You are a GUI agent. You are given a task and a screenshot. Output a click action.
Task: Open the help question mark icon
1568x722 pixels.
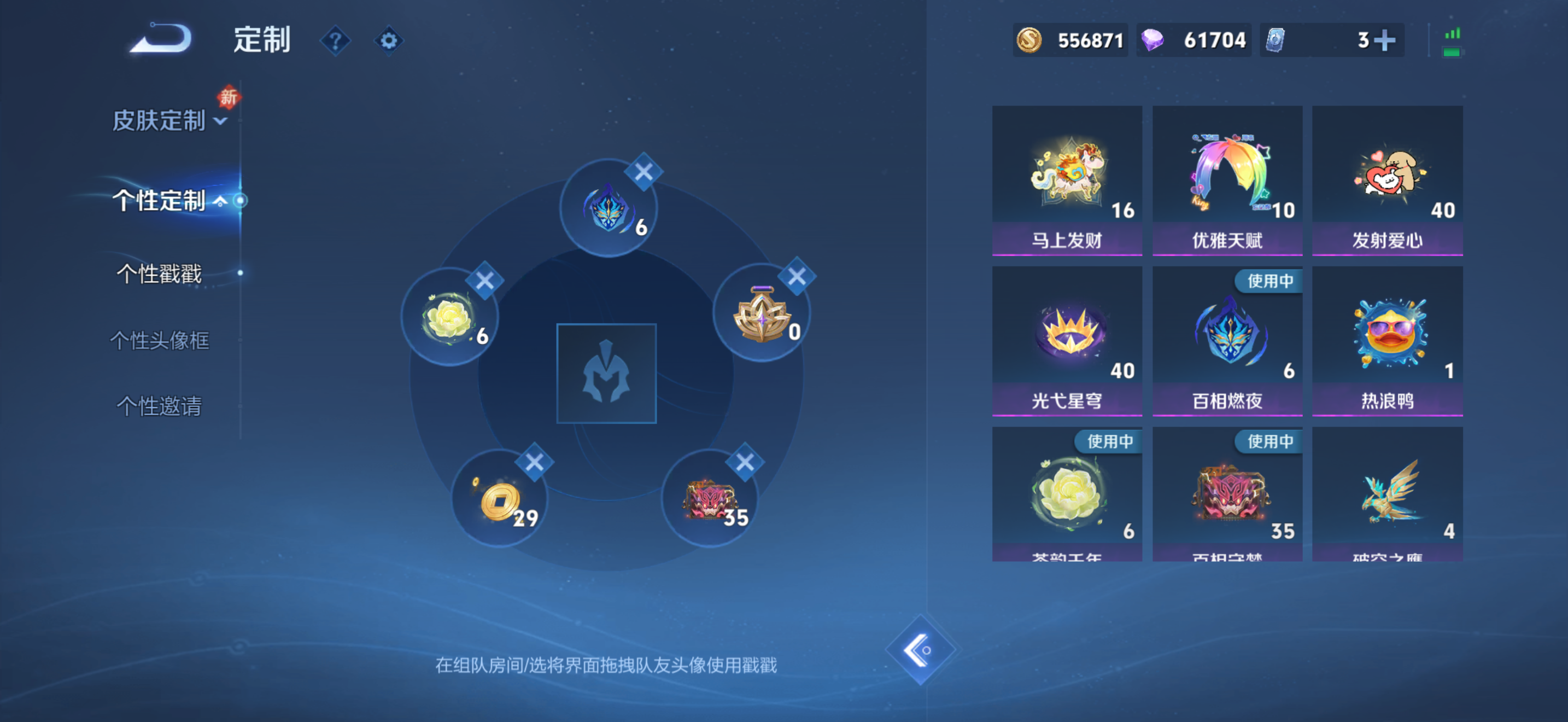click(x=335, y=40)
